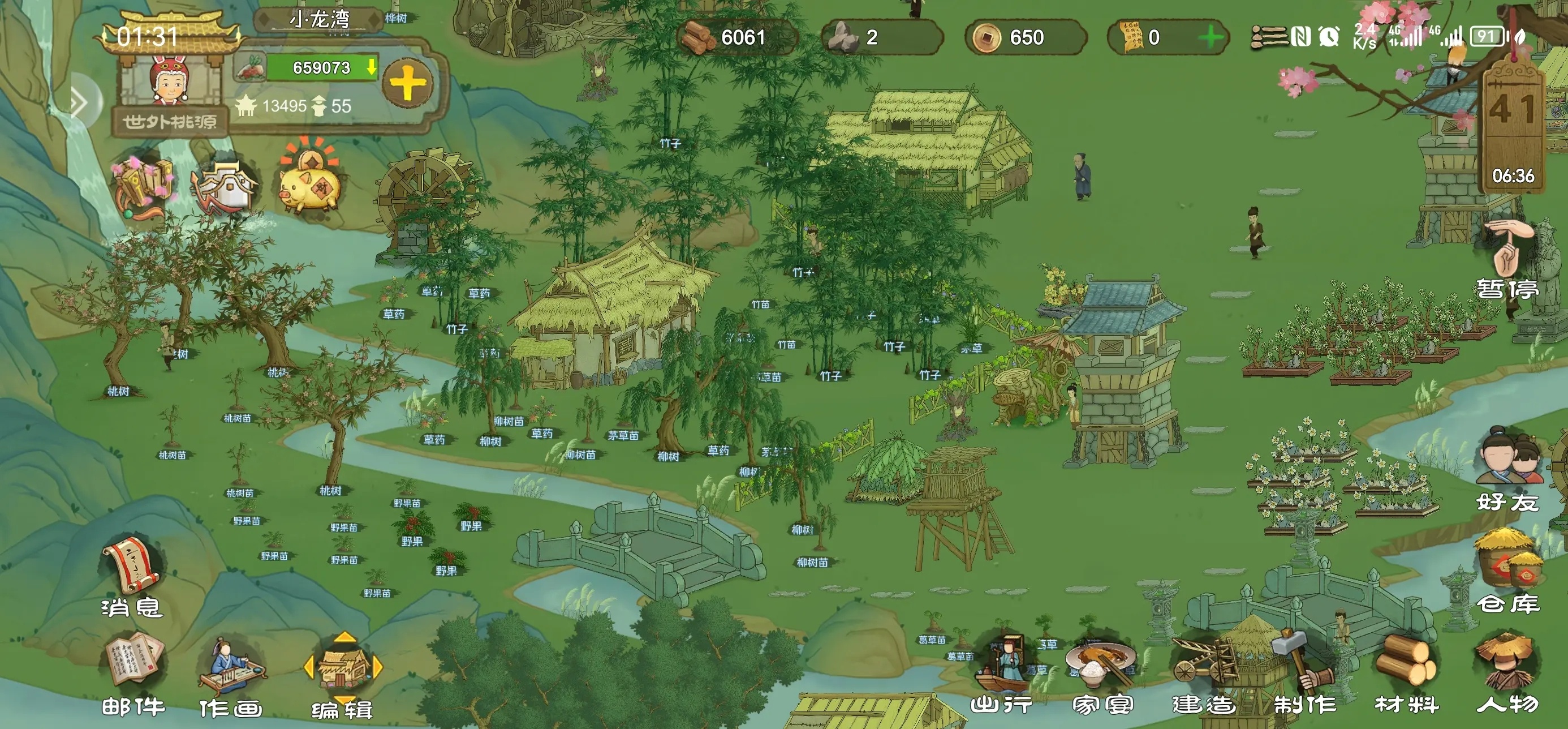Open the 家宴 family feast menu
Screen dimensions: 1568x729
1102,673
